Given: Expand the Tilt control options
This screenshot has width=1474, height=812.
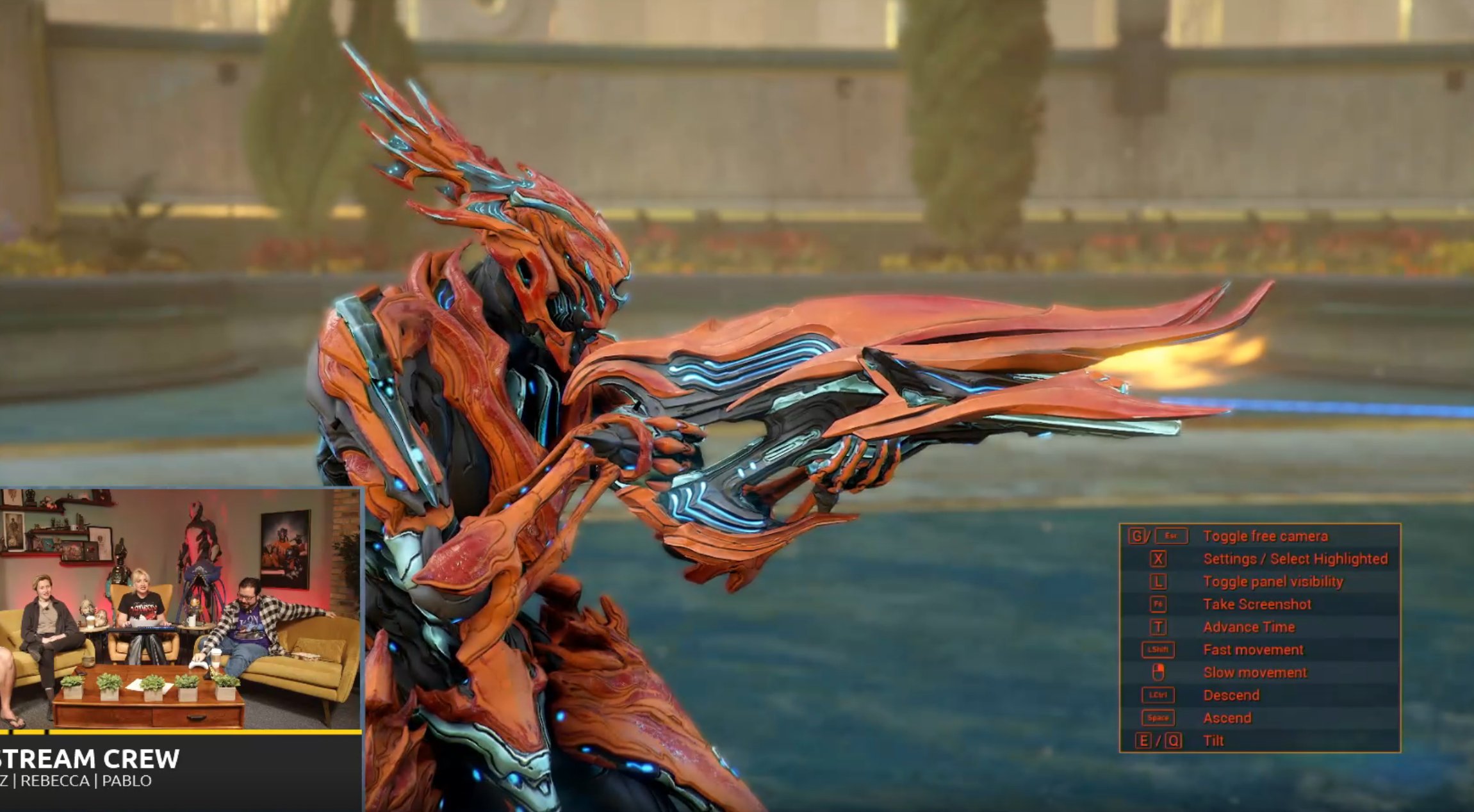Looking at the screenshot, I should tap(1214, 740).
